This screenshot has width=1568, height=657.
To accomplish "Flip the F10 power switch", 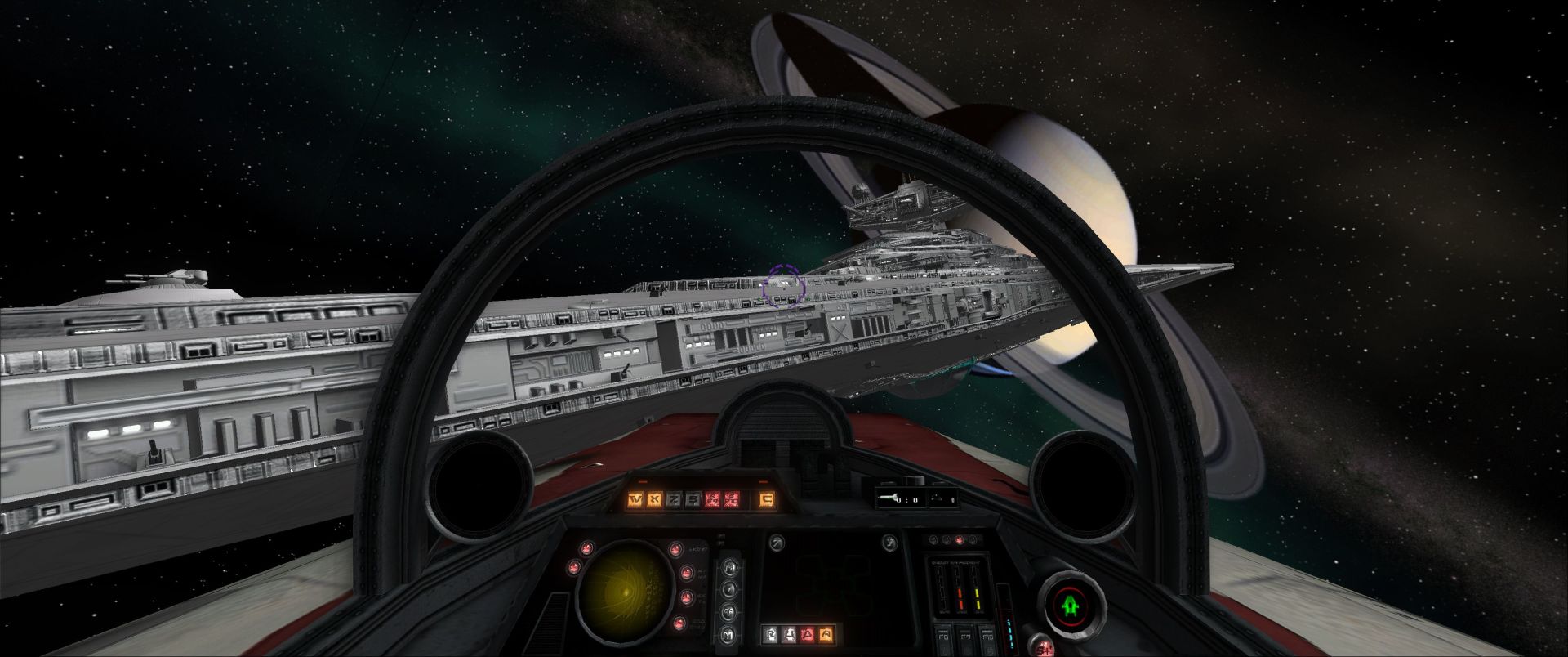I will [x=987, y=638].
